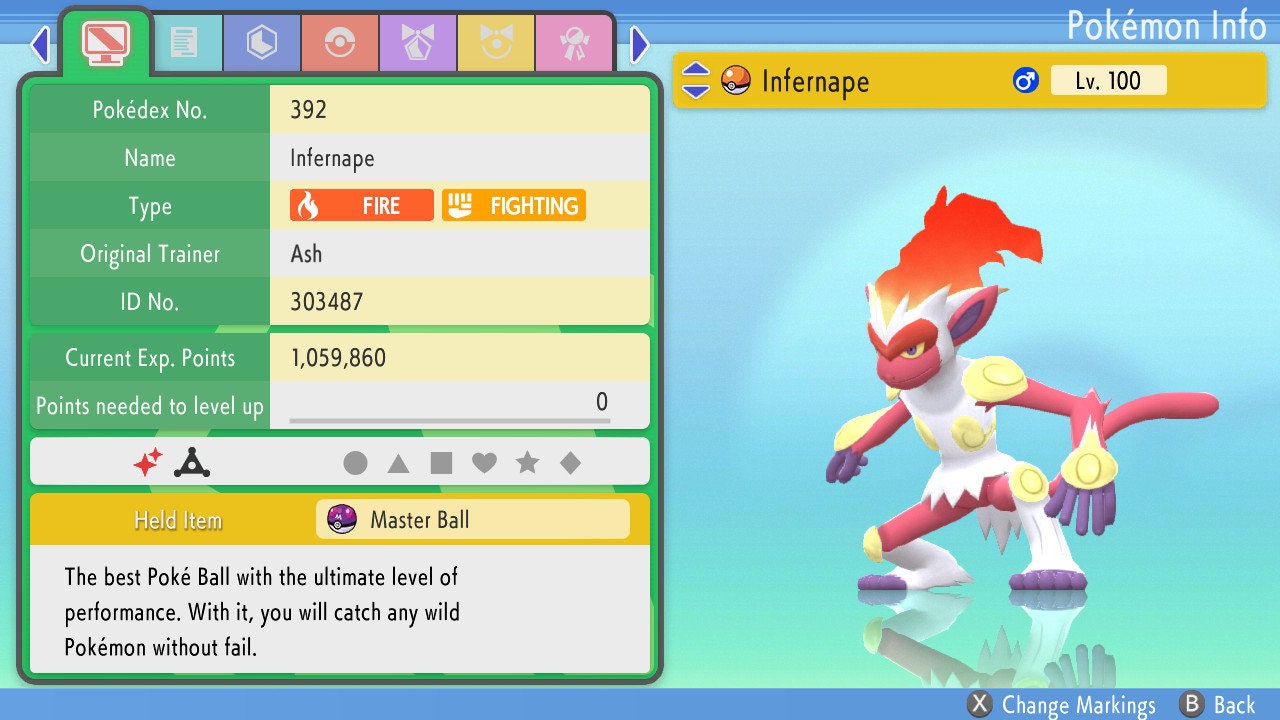This screenshot has width=1280, height=720.
Task: Toggle the circle marking
Action: (355, 462)
